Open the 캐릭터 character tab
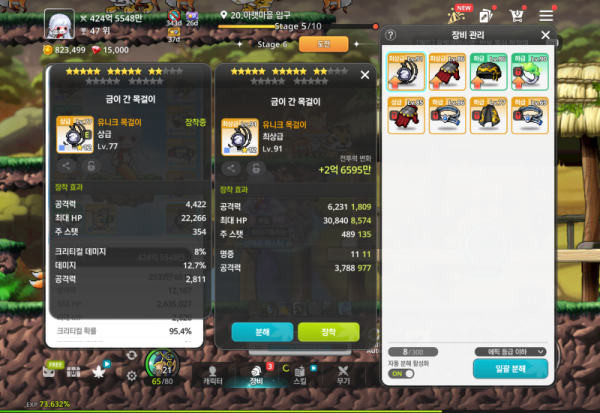 point(212,374)
